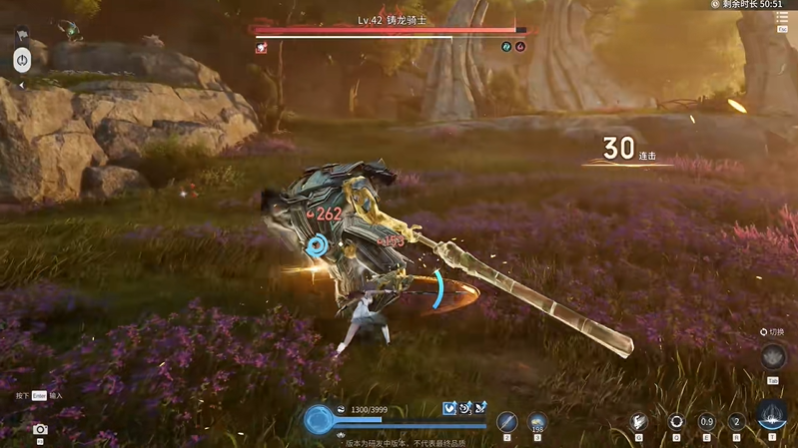The width and height of the screenshot is (798, 448).
Task: Activate the skill slot showing number 2
Action: (736, 421)
